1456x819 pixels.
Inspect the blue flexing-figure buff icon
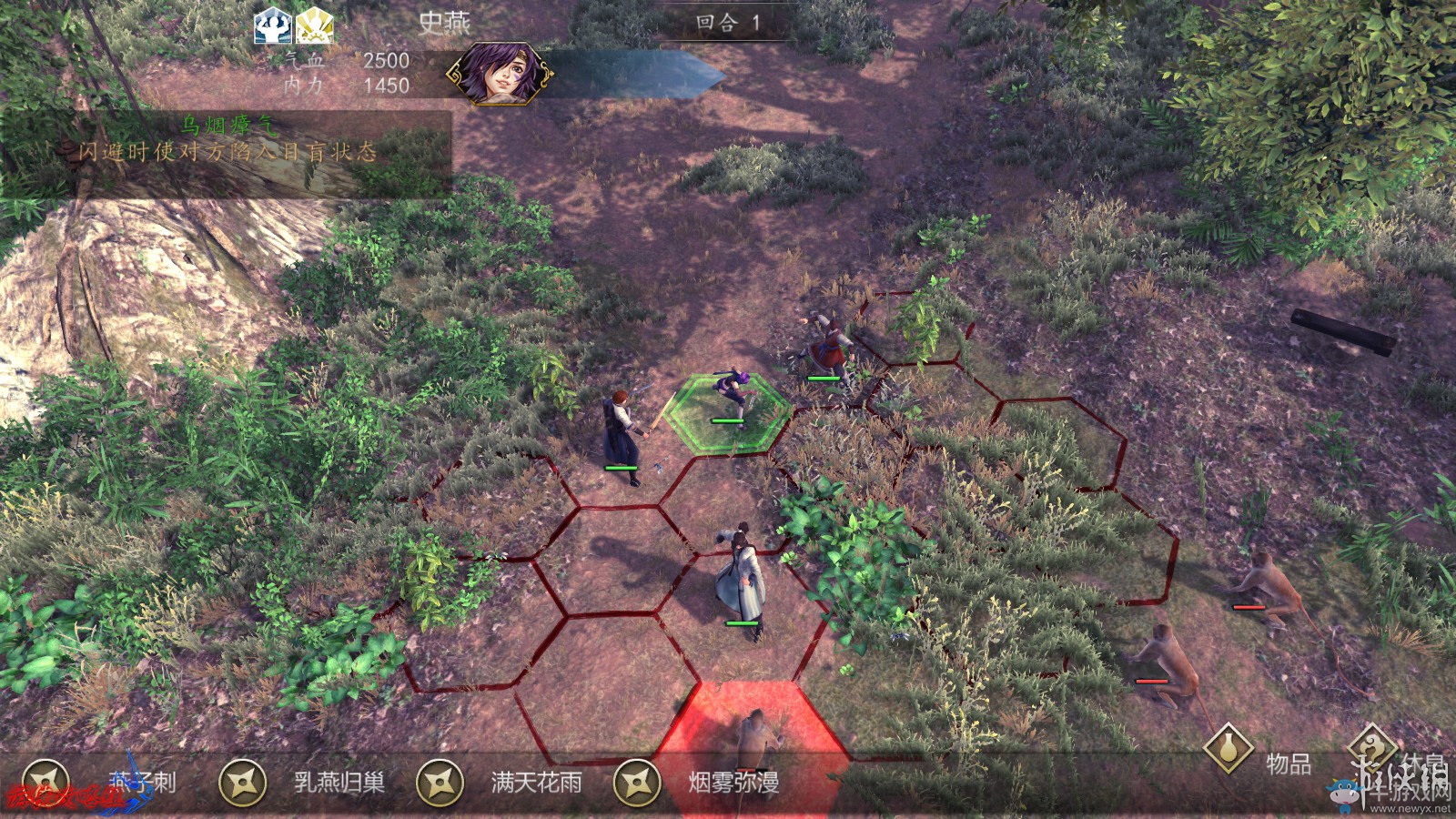(272, 25)
